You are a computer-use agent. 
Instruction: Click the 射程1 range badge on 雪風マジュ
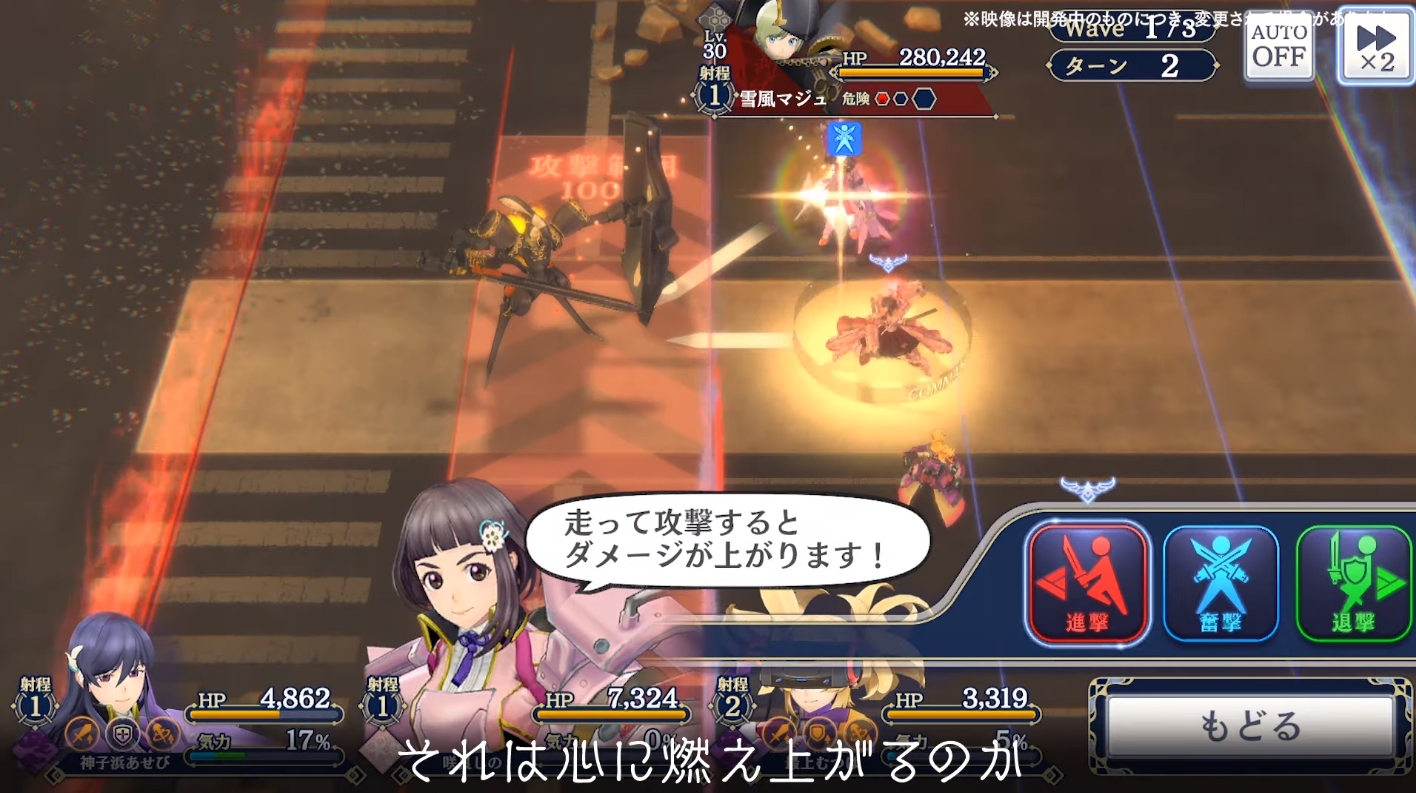[x=714, y=96]
